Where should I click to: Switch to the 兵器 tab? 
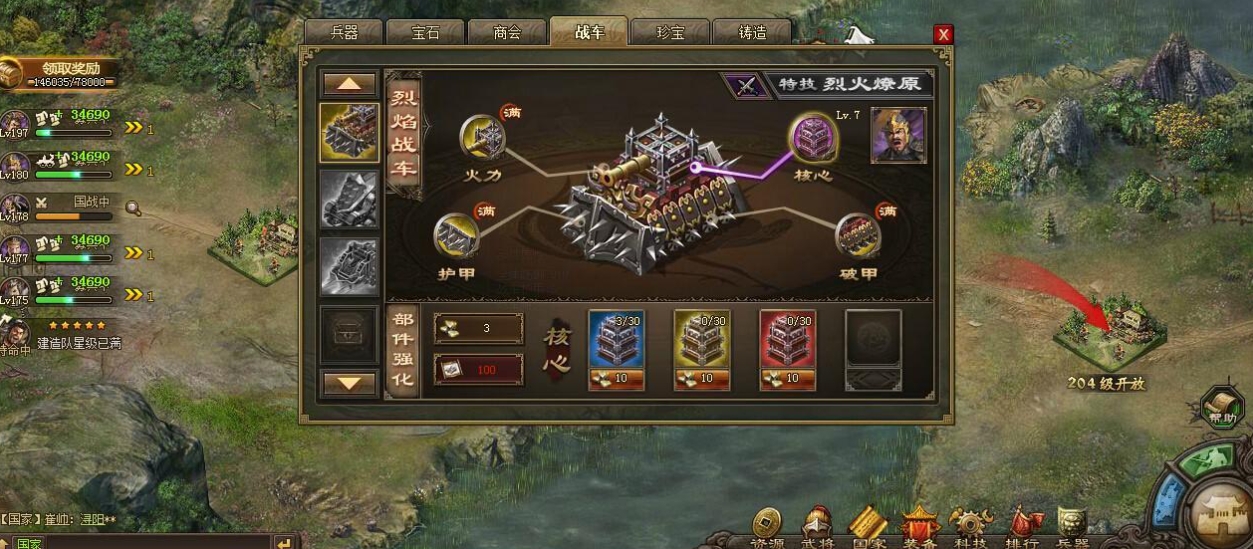coord(344,32)
